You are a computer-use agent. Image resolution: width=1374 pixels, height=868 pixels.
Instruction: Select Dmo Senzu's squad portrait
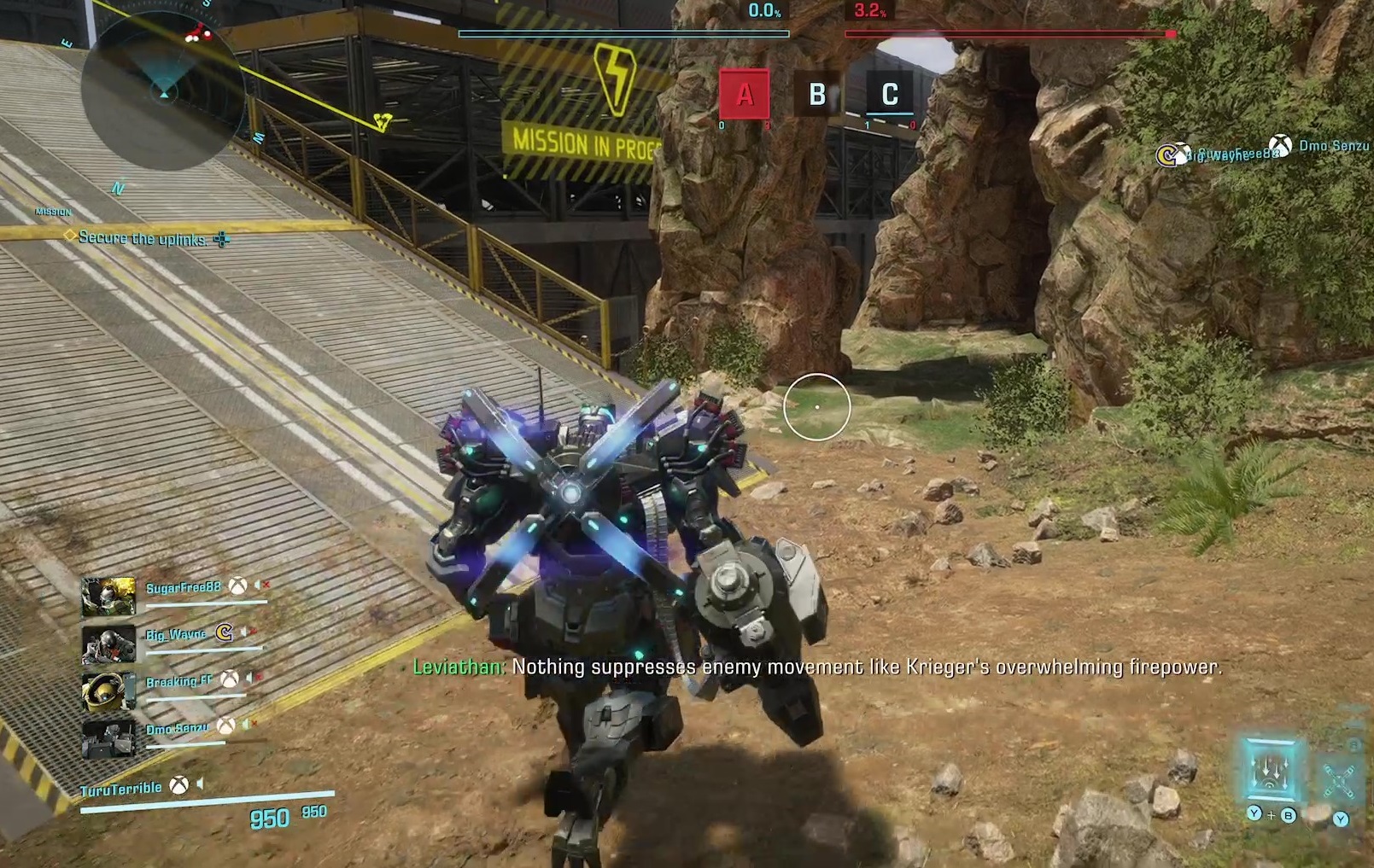108,738
